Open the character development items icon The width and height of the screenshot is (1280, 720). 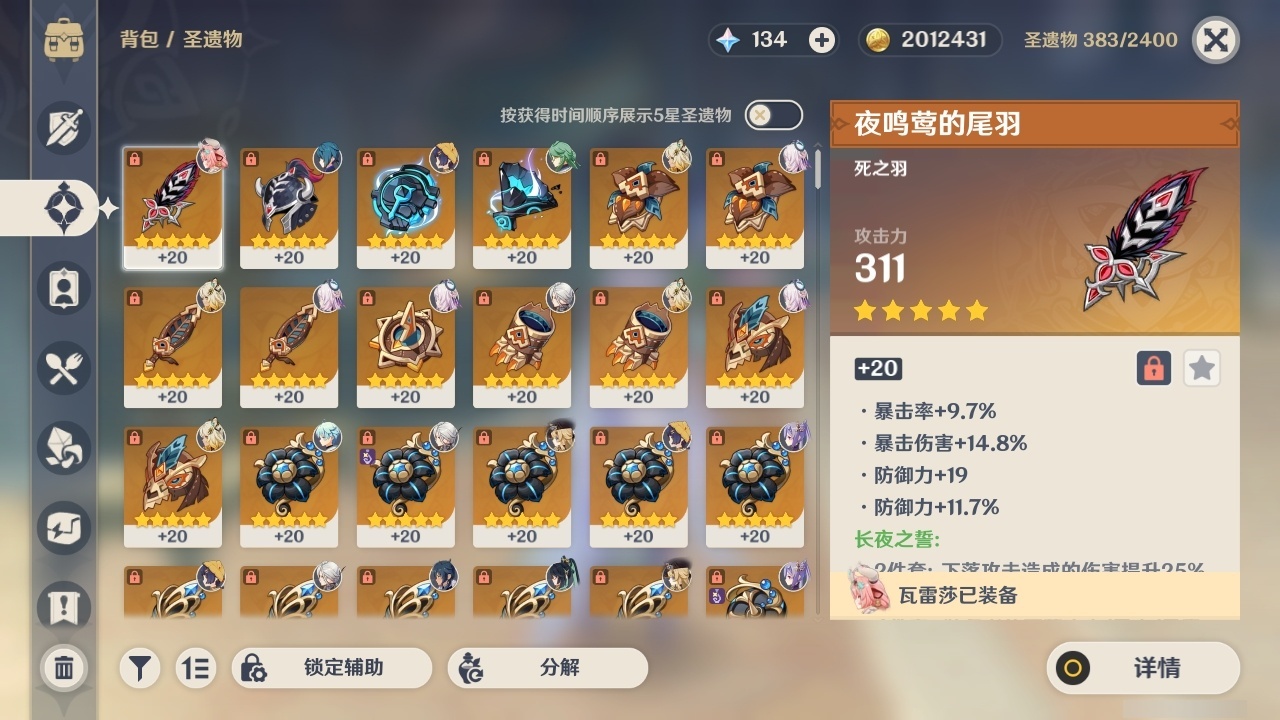tap(62, 288)
